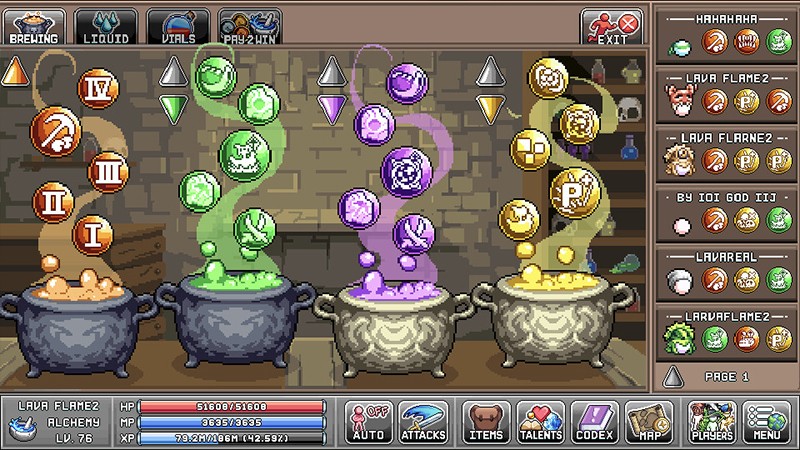This screenshot has height=450, width=800.
Task: Show the Talents screen
Action: tap(541, 422)
